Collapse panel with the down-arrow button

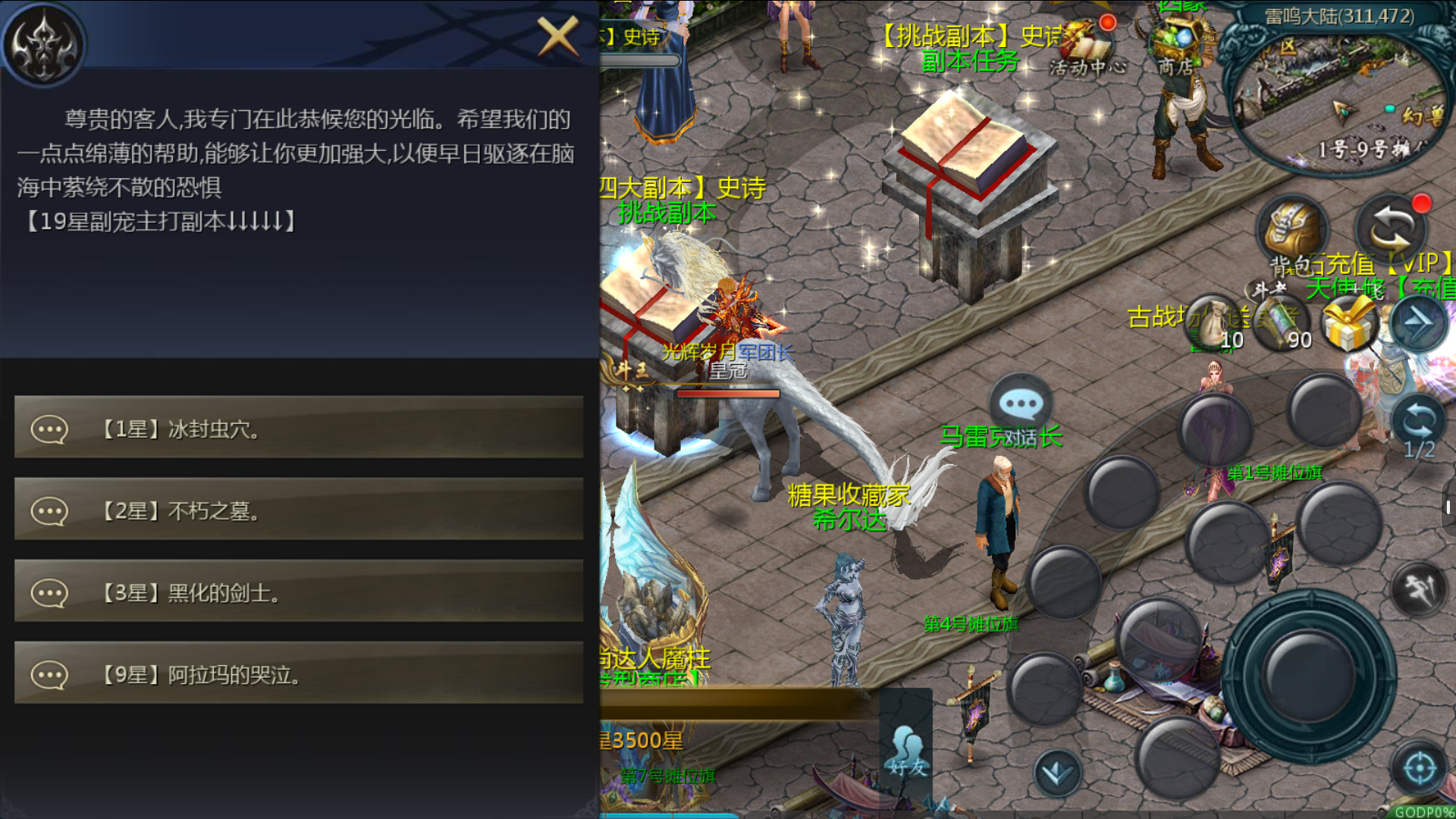pyautogui.click(x=1057, y=773)
